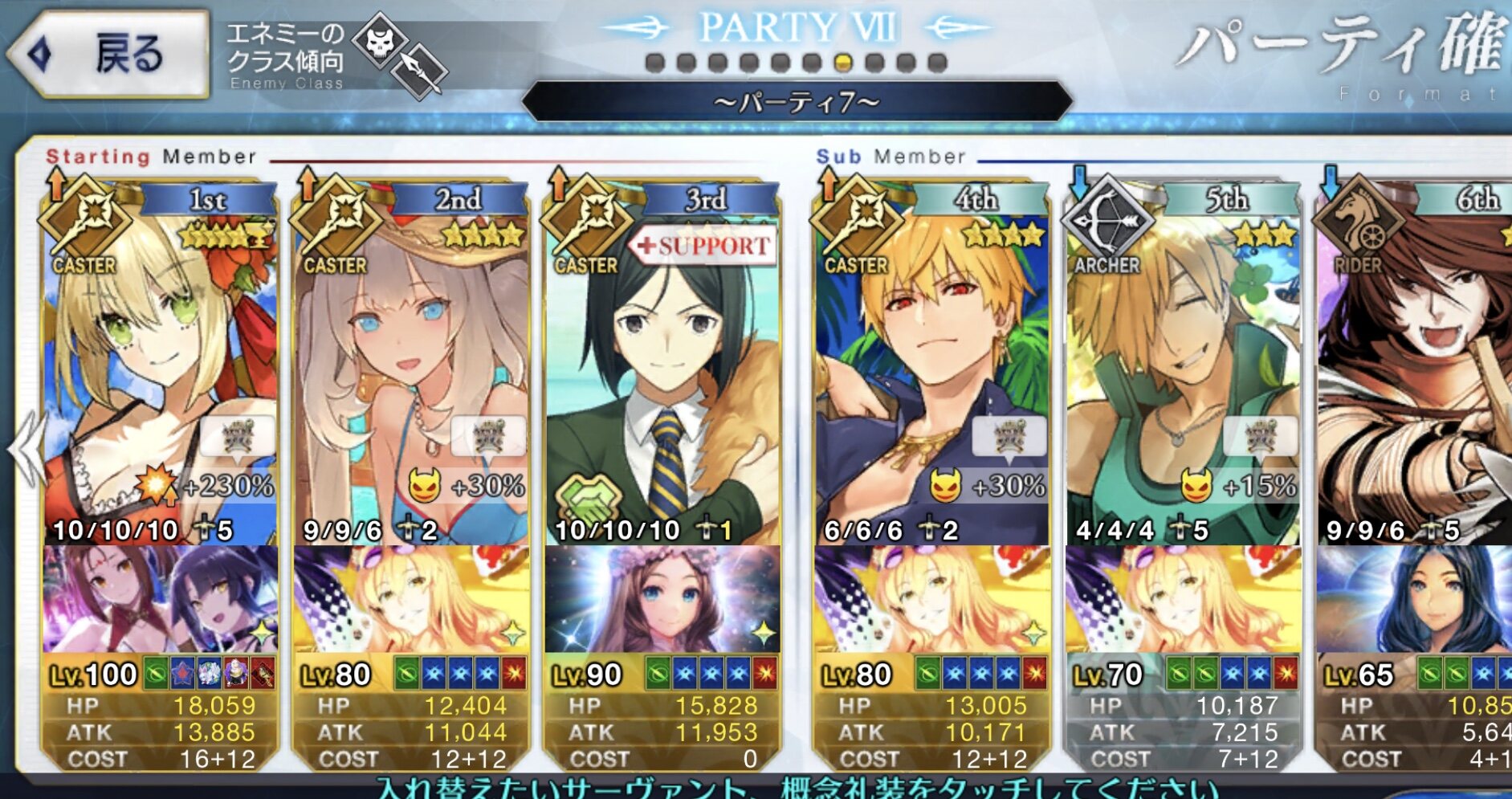The image size is (1512, 799).
Task: Select the 3rd slot Support servant card
Action: (x=662, y=361)
